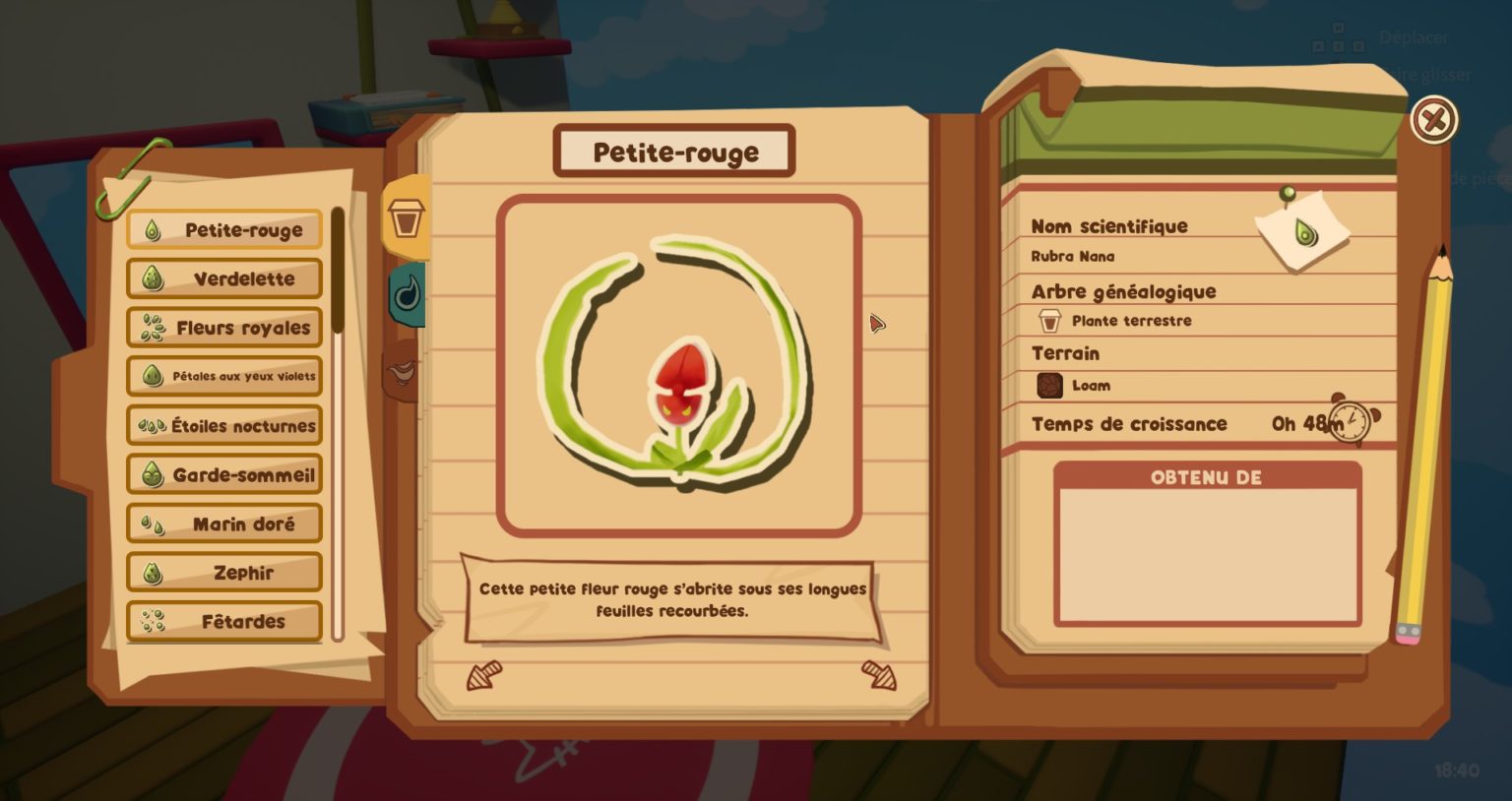Open the Étoiles nocturnes entry
Image resolution: width=1512 pixels, height=801 pixels.
pyautogui.click(x=224, y=426)
